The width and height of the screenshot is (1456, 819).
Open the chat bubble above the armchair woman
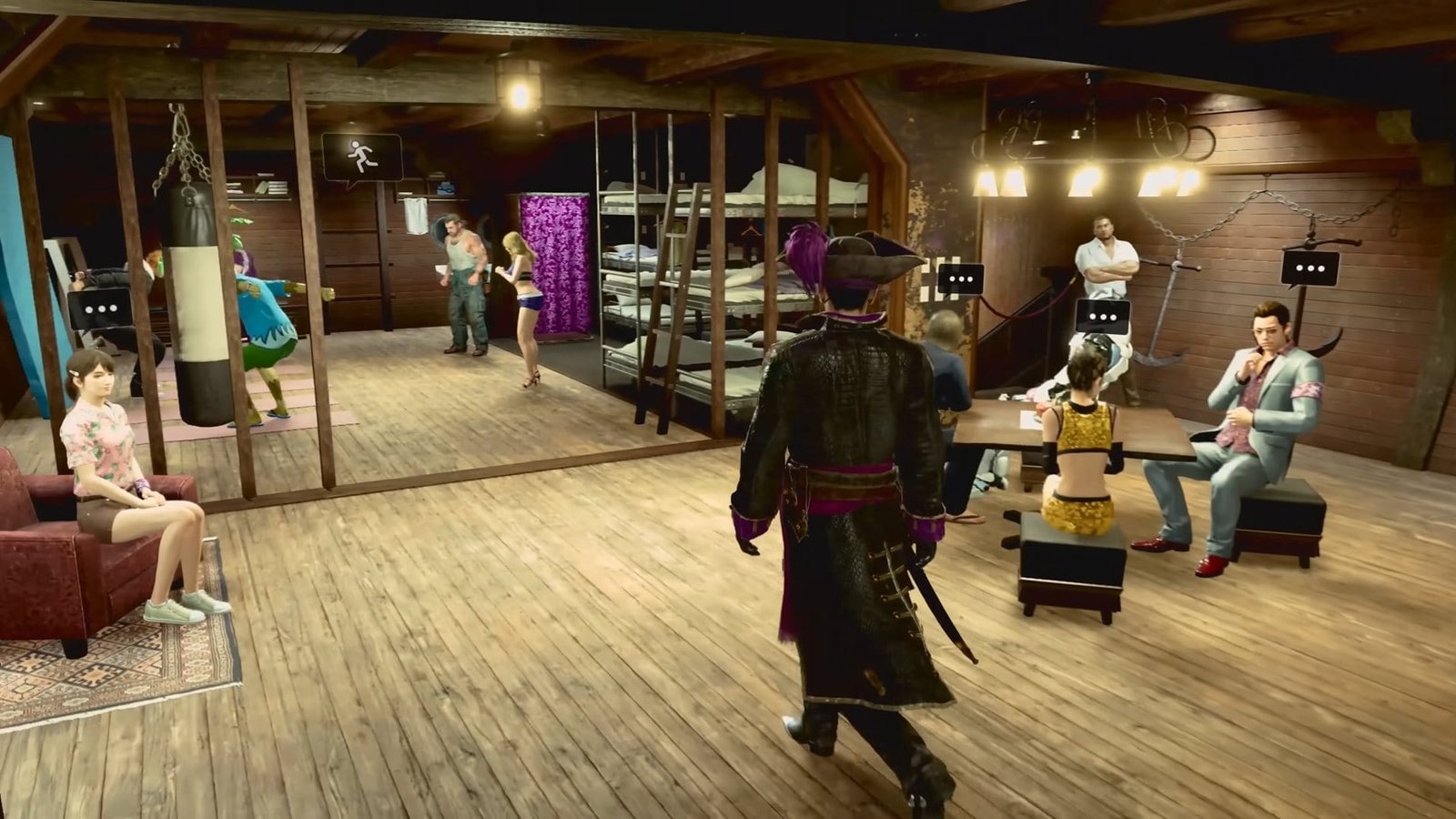click(100, 308)
